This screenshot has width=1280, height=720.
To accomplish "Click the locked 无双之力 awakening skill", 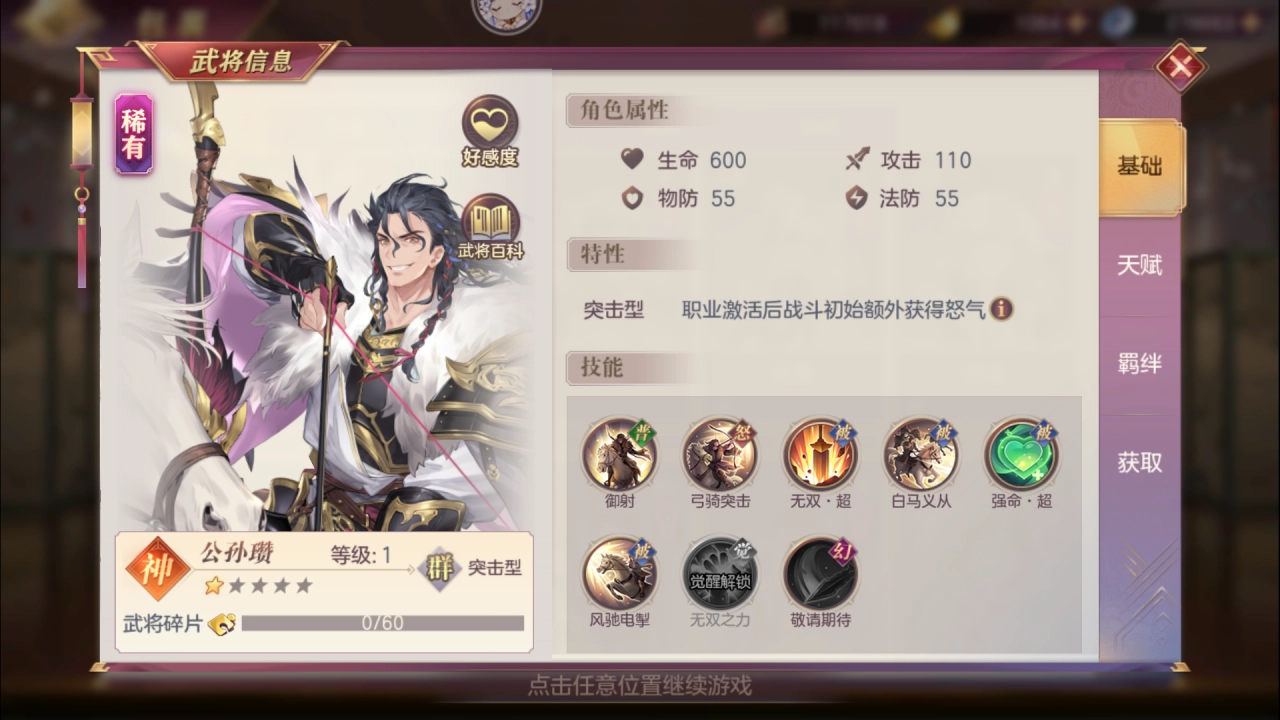I will click(x=720, y=574).
